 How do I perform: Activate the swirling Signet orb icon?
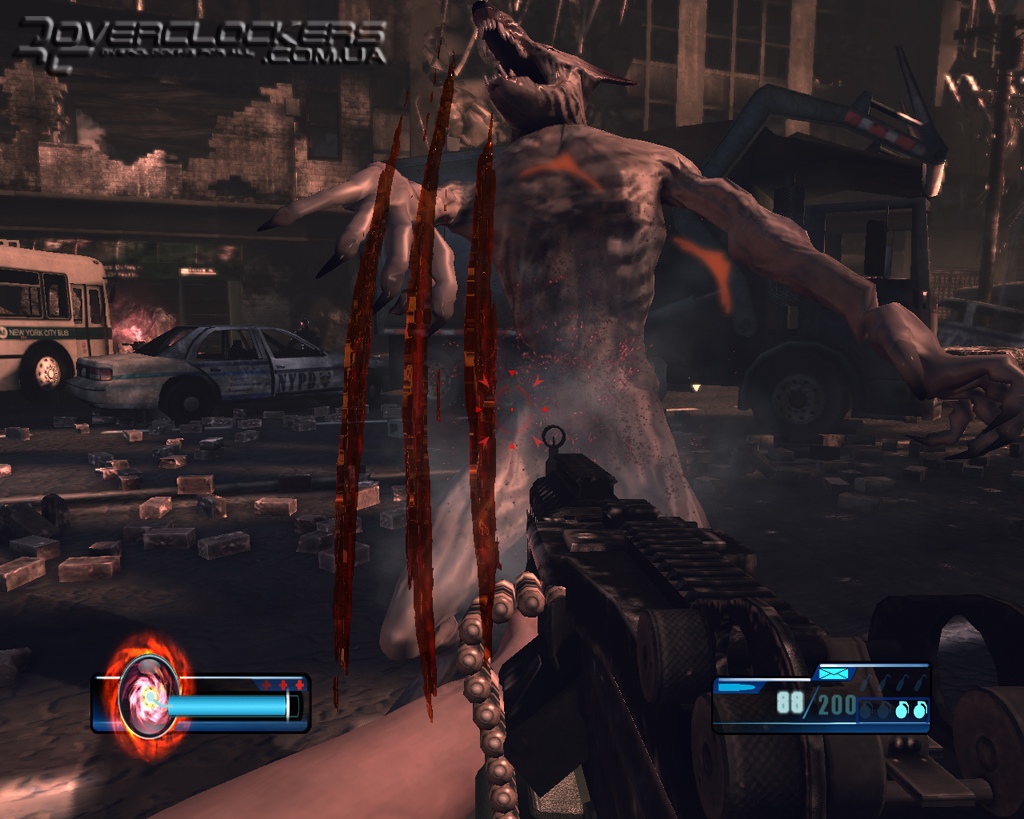pos(148,696)
